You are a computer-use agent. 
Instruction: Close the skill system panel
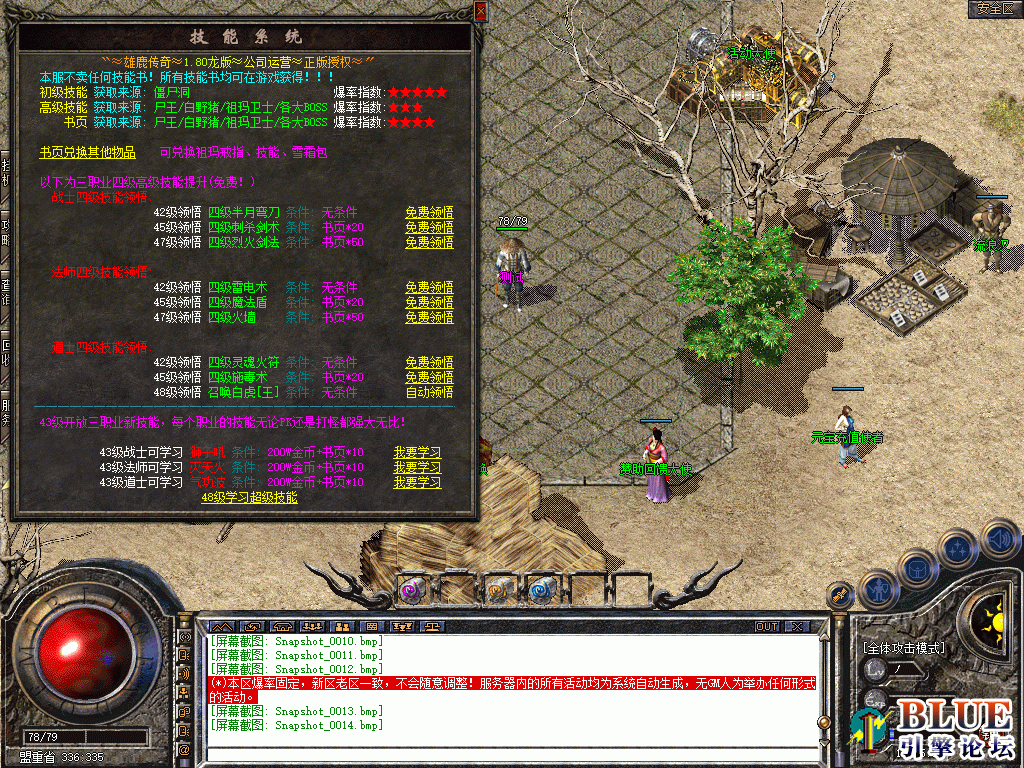click(481, 11)
